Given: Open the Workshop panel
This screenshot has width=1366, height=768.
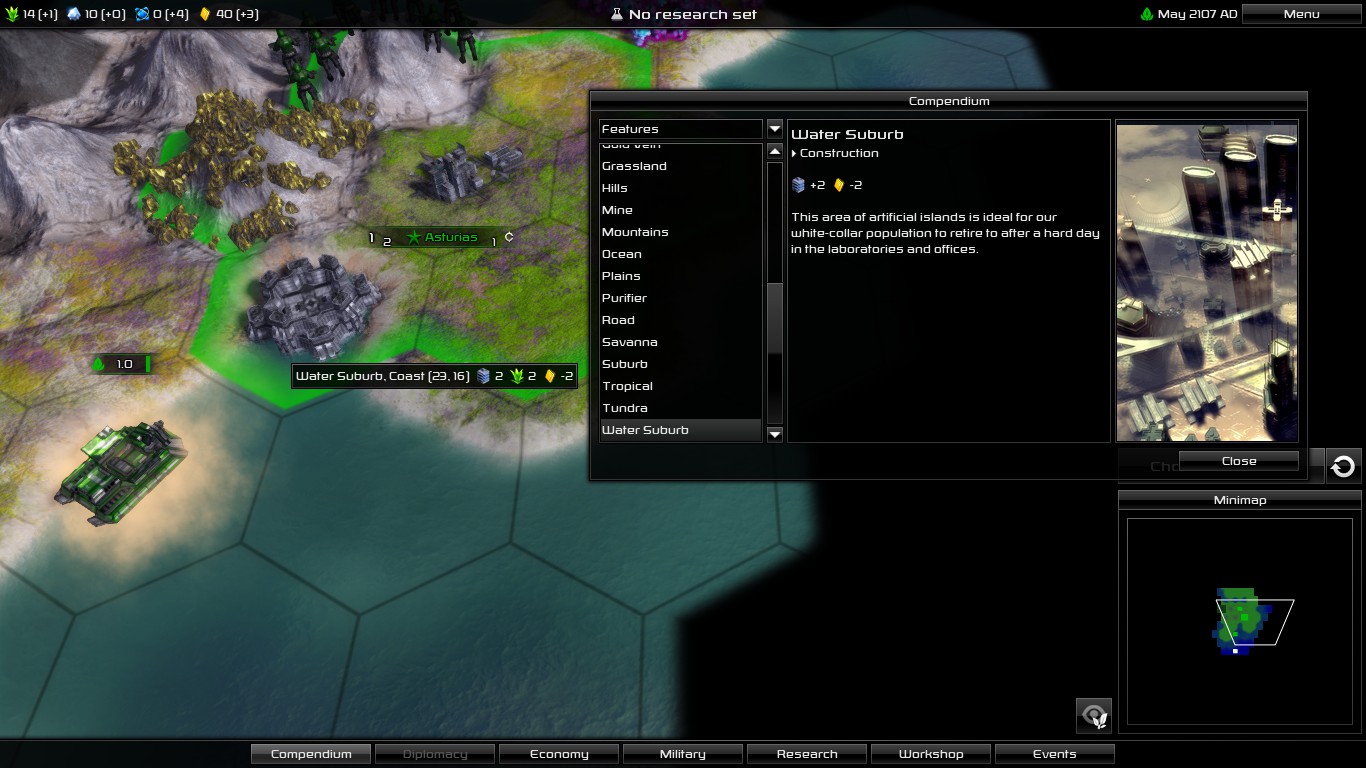Looking at the screenshot, I should 931,754.
